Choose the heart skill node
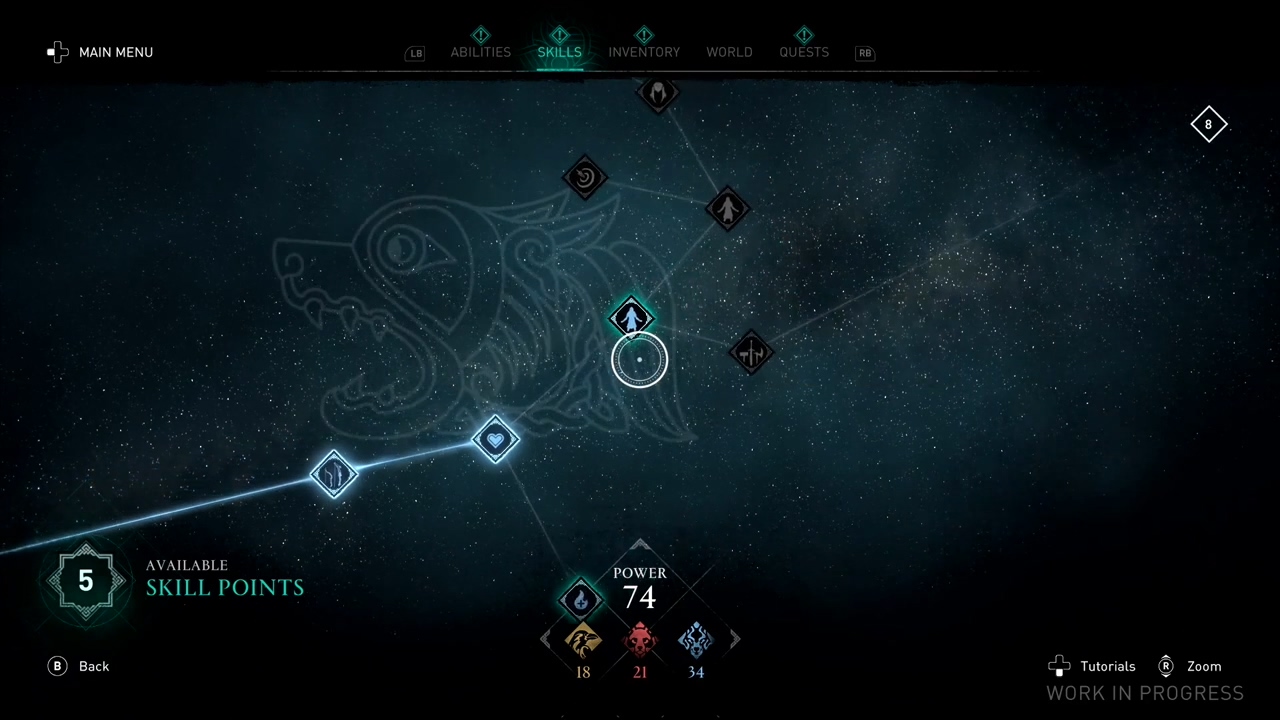 tap(496, 440)
